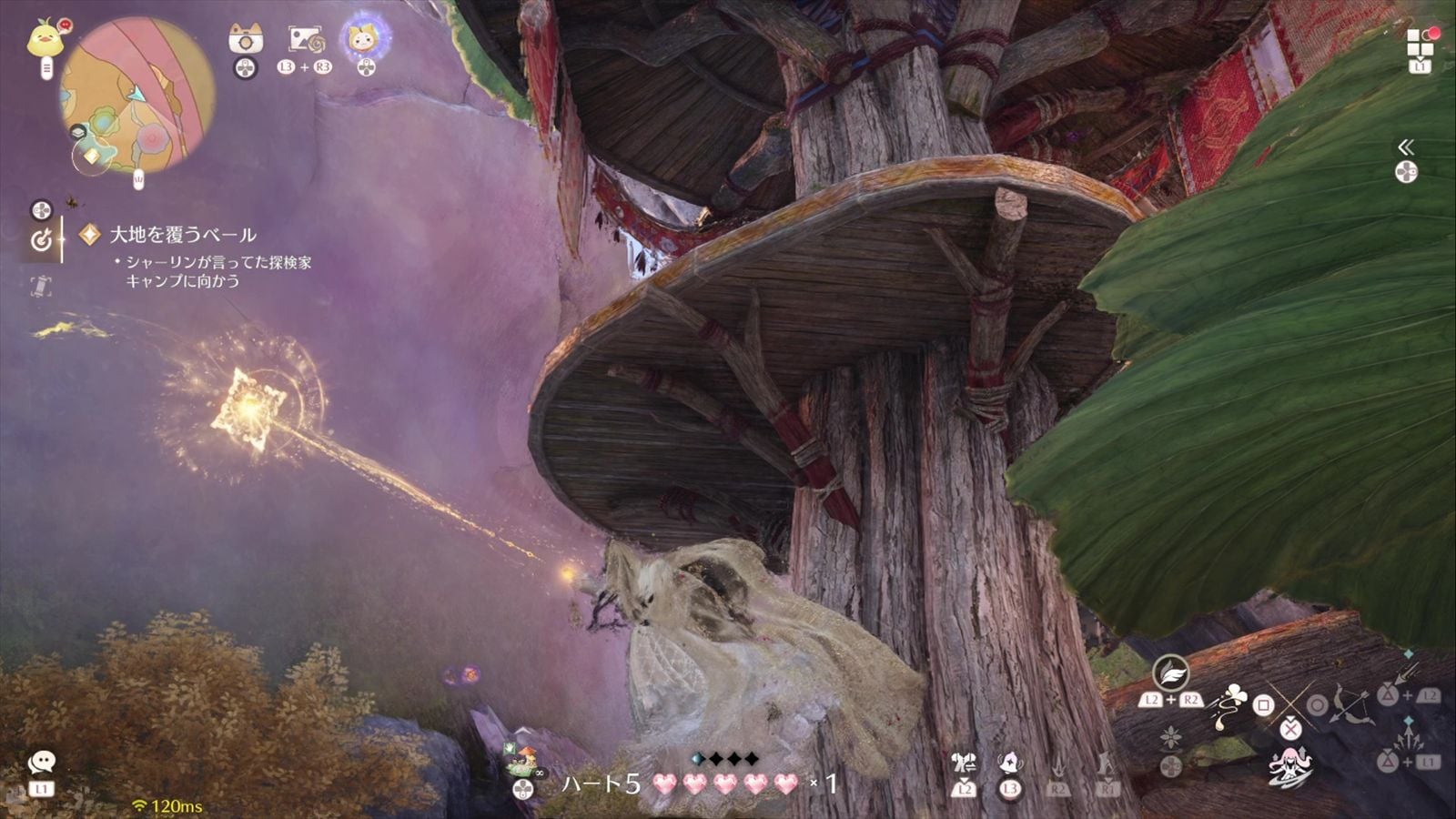Activate the bow and arrow ability
This screenshot has width=1456, height=819.
tap(1350, 703)
